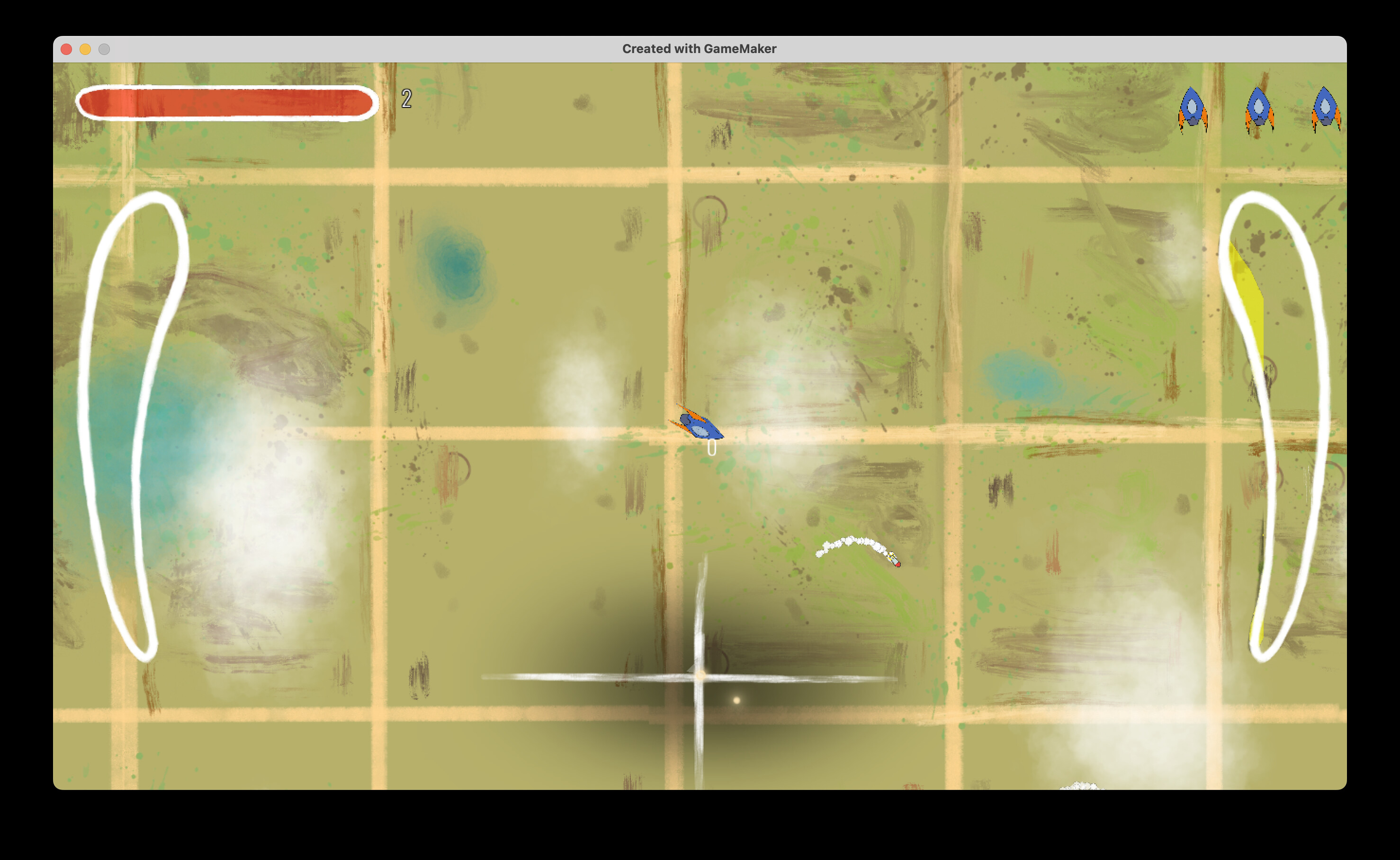Click the green minimize button in window corner
The width and height of the screenshot is (1400, 860).
point(105,49)
